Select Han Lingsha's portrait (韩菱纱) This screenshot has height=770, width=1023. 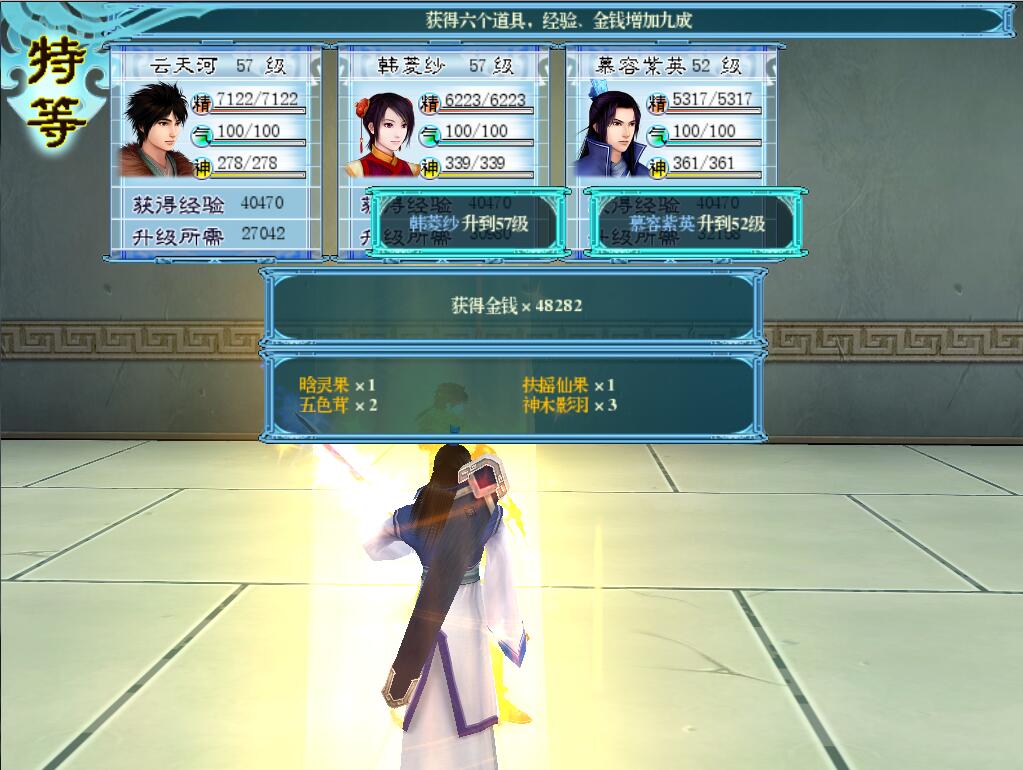(381, 131)
